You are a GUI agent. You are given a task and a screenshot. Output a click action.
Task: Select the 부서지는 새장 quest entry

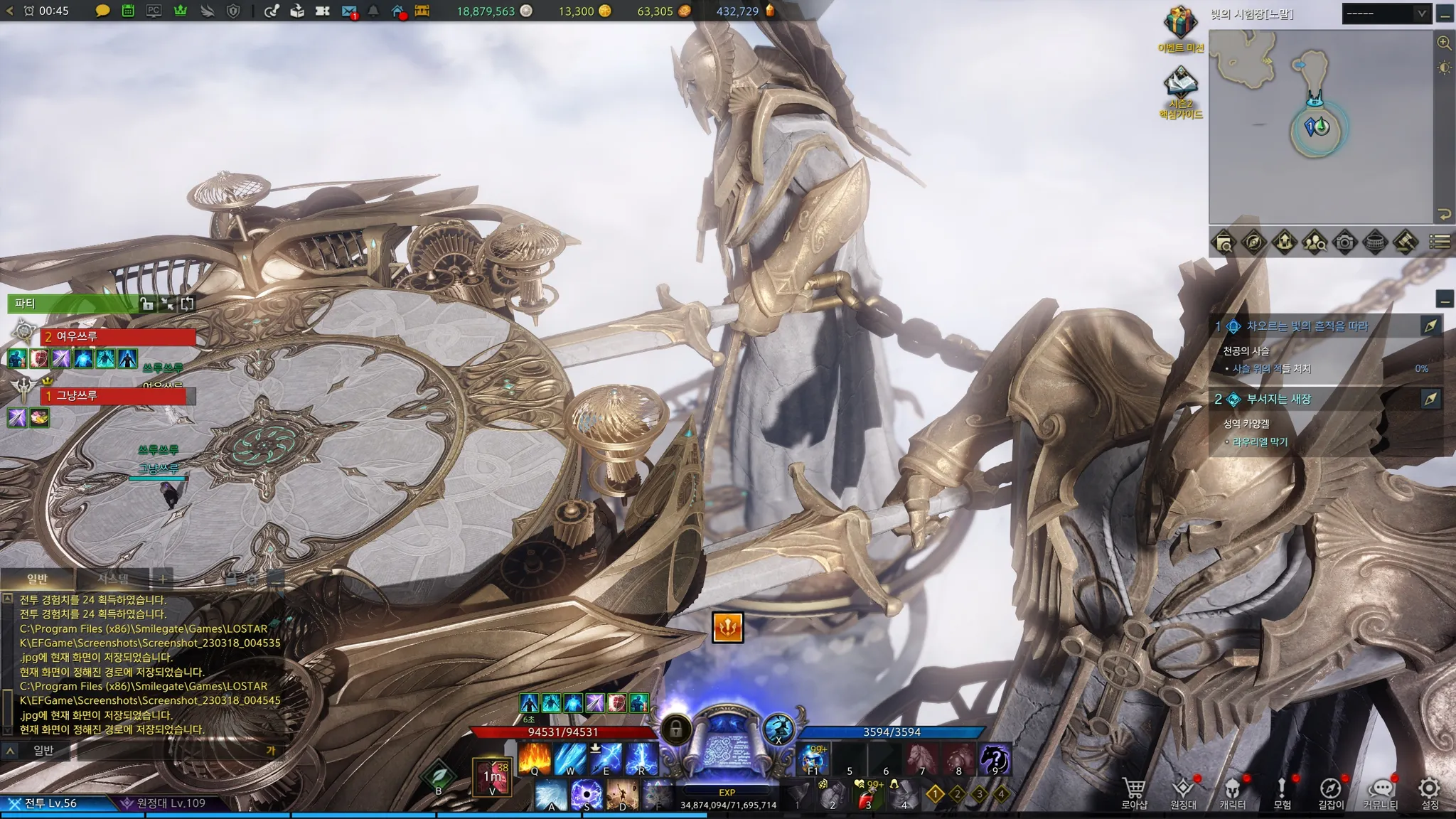(x=1278, y=399)
